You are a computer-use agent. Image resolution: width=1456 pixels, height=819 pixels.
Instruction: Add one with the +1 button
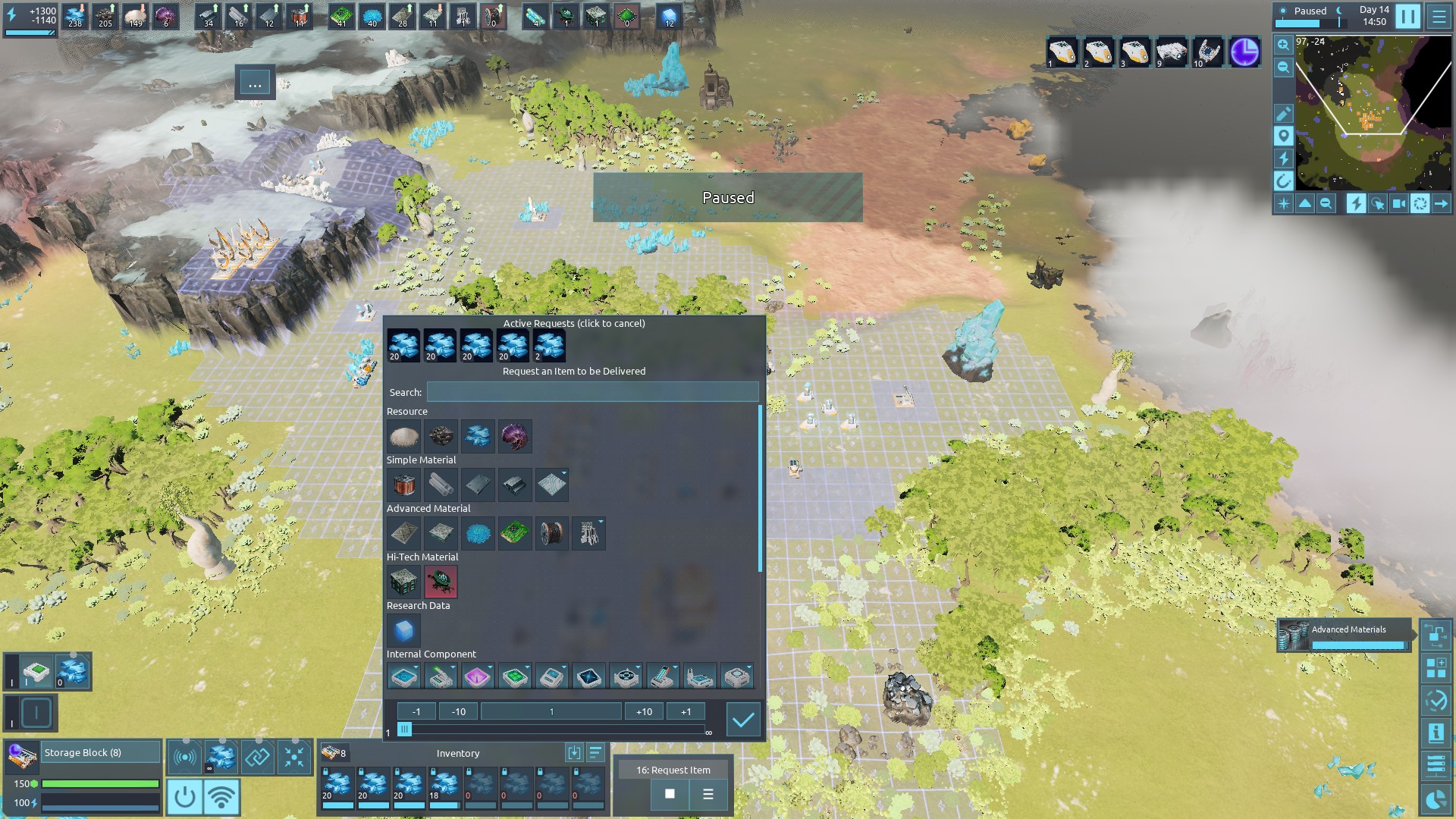[x=686, y=711]
